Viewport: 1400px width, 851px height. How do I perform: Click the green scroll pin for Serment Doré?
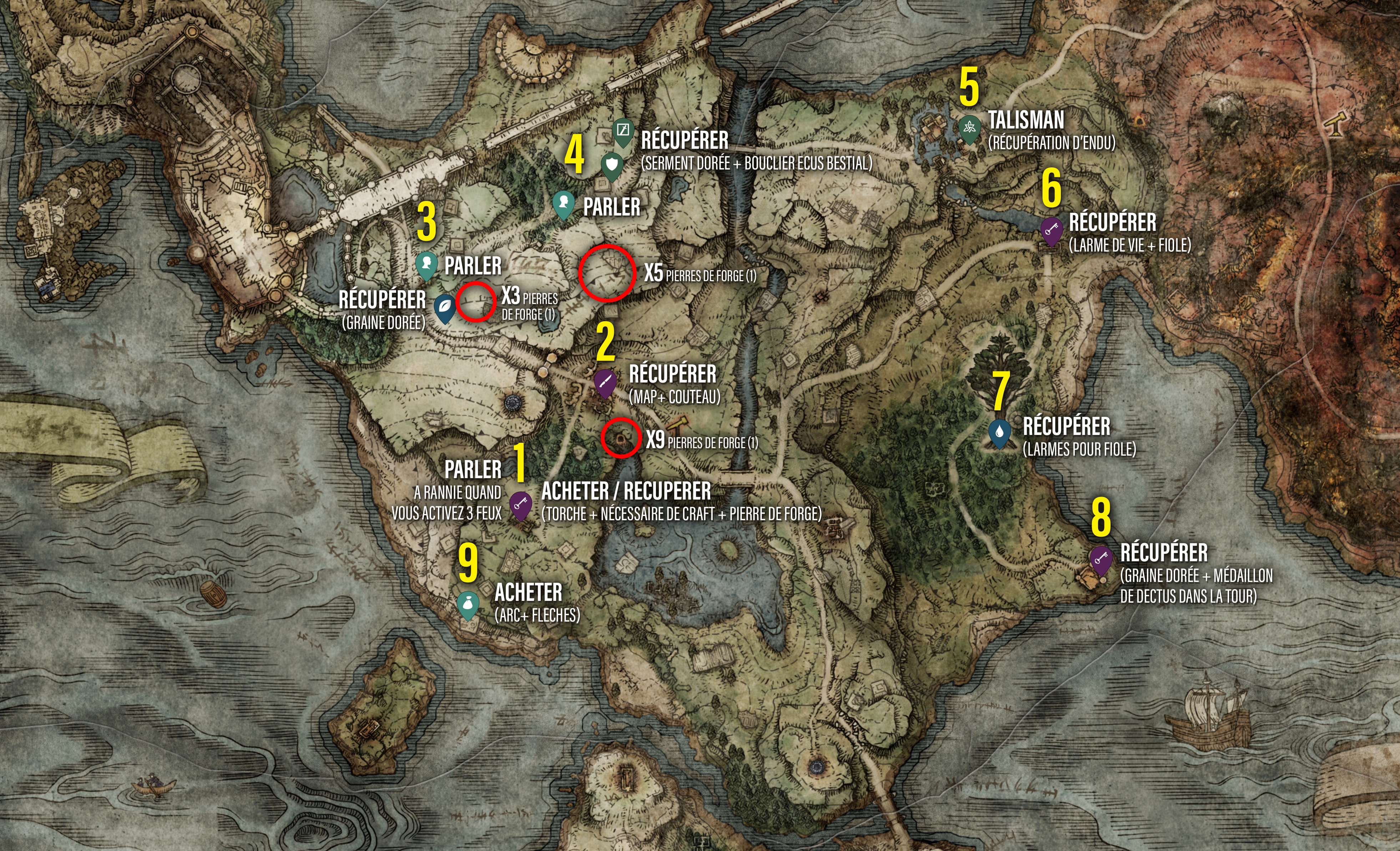pyautogui.click(x=623, y=131)
